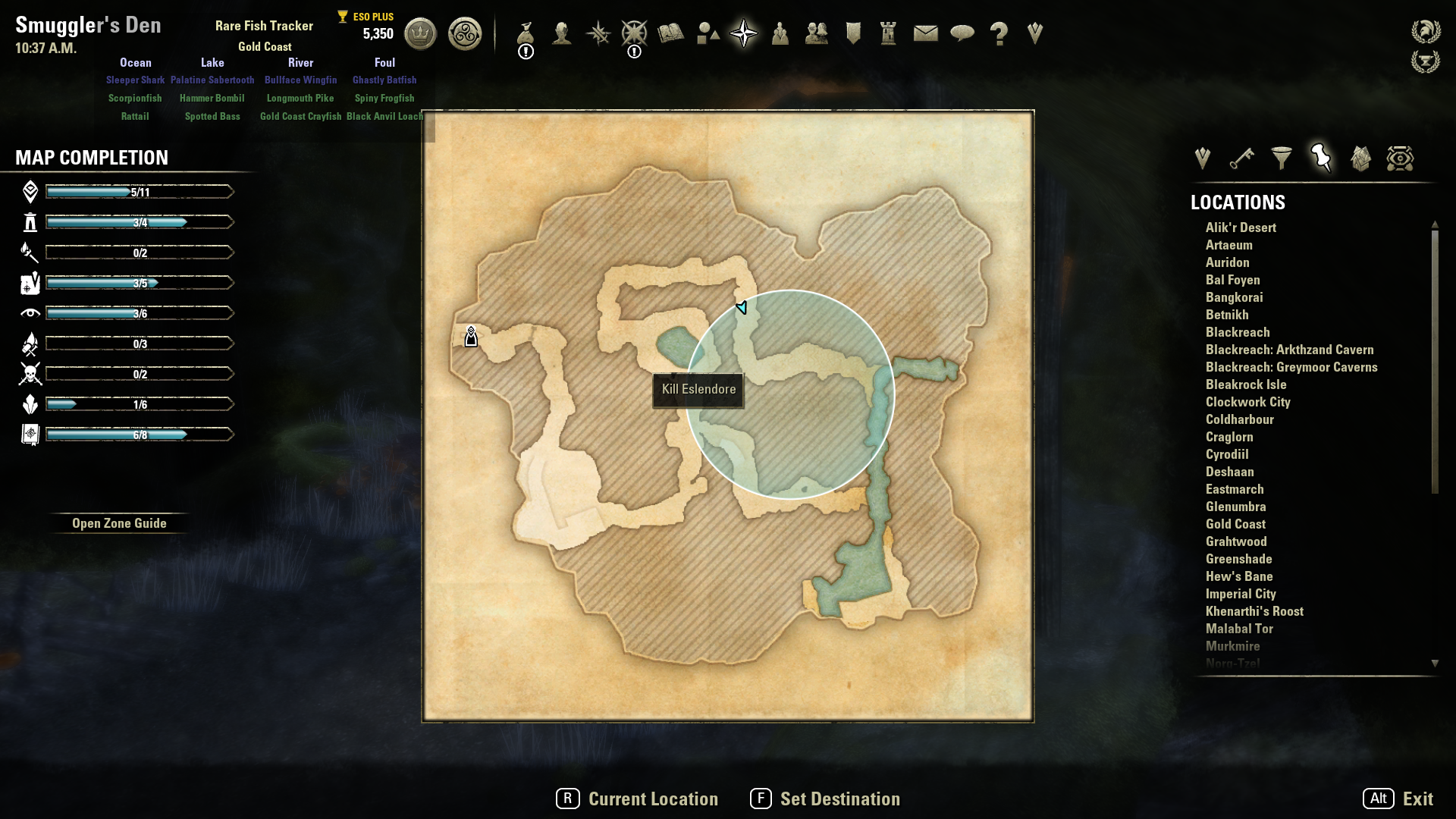Image resolution: width=1456 pixels, height=819 pixels.
Task: Switch to the map filters funnel tab
Action: coord(1282,158)
